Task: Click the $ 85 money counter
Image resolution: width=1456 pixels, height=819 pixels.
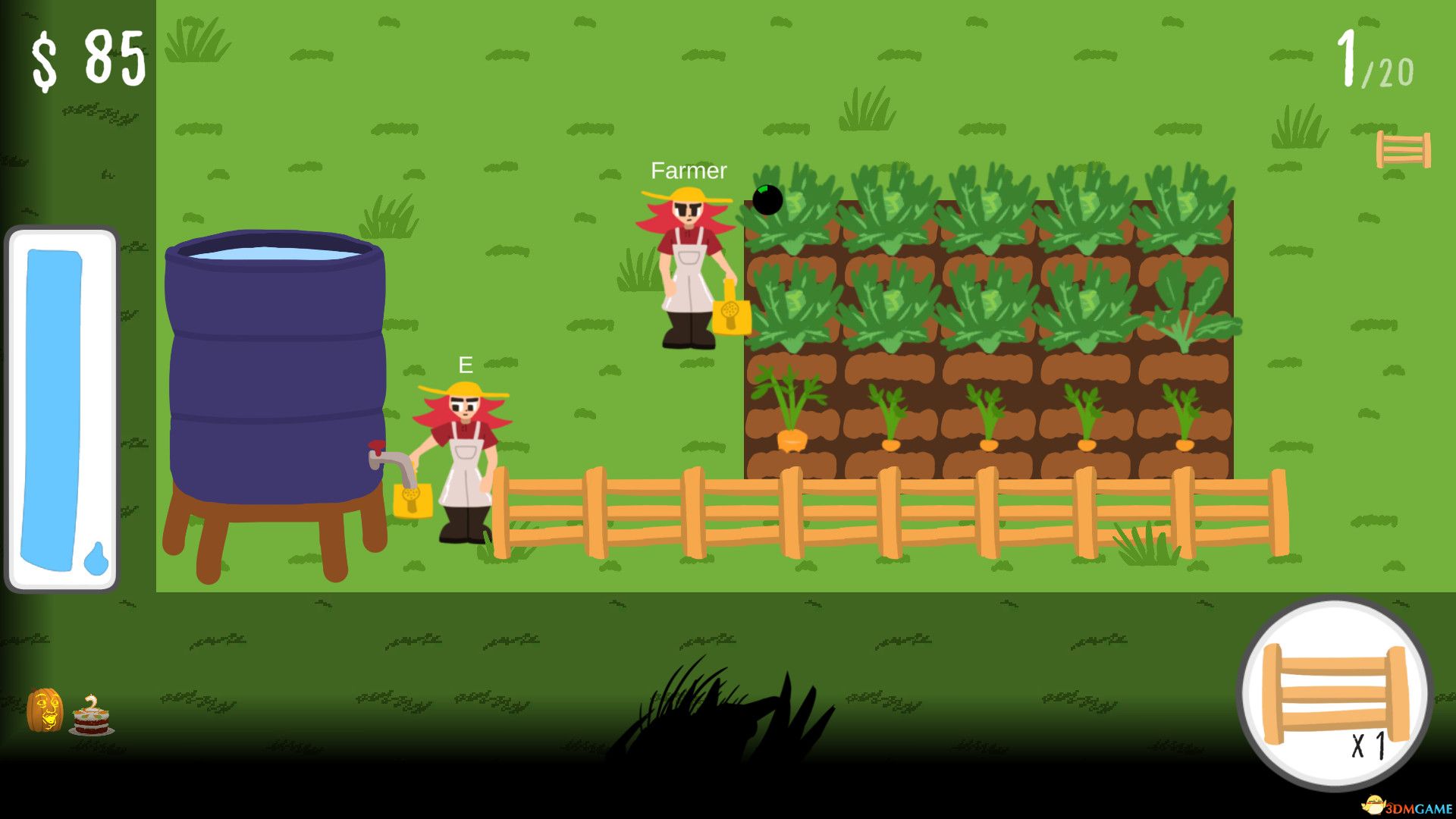Action: pyautogui.click(x=87, y=57)
